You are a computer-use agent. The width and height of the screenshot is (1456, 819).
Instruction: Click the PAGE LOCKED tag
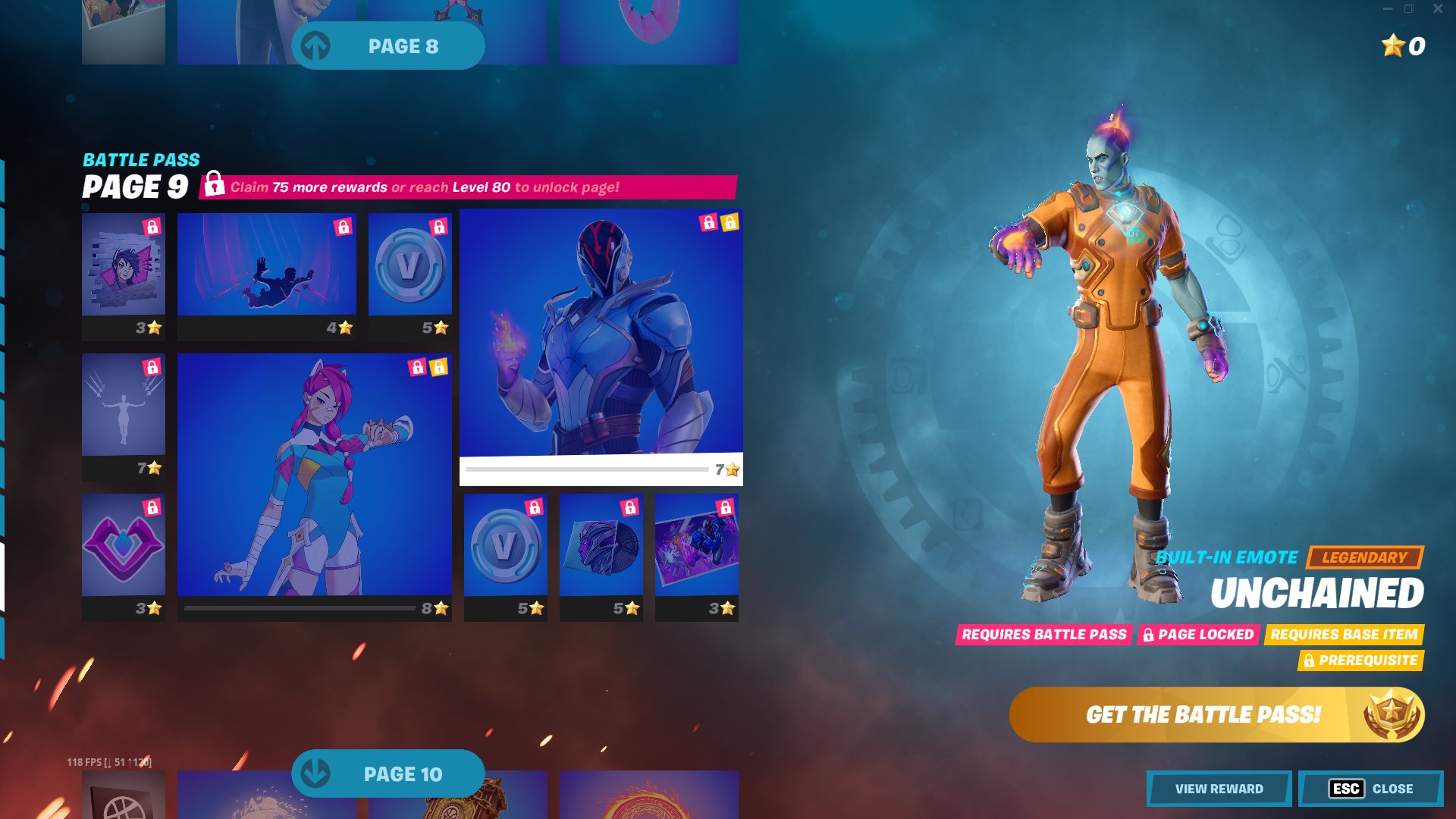coord(1198,635)
